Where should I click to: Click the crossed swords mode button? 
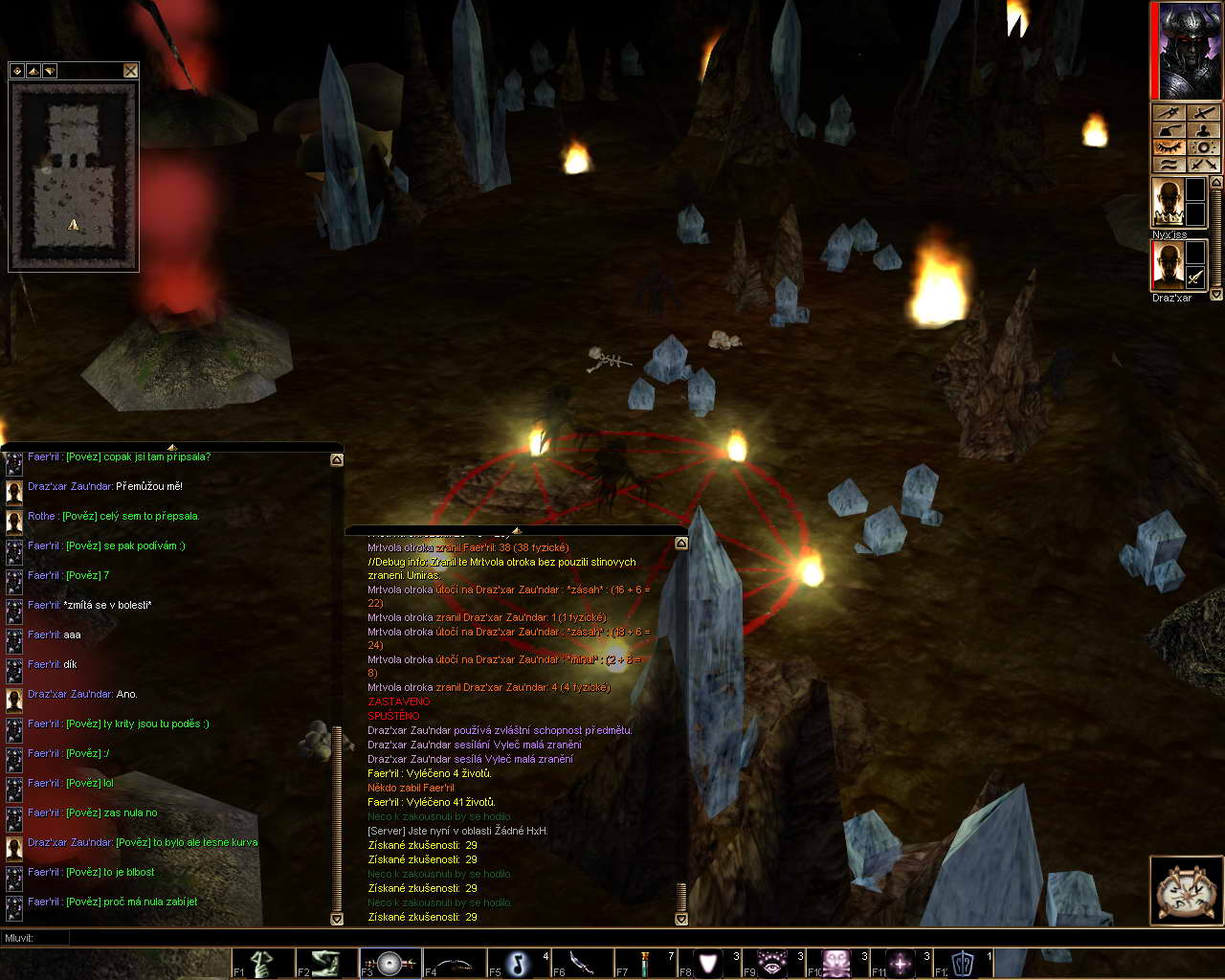tap(1204, 165)
